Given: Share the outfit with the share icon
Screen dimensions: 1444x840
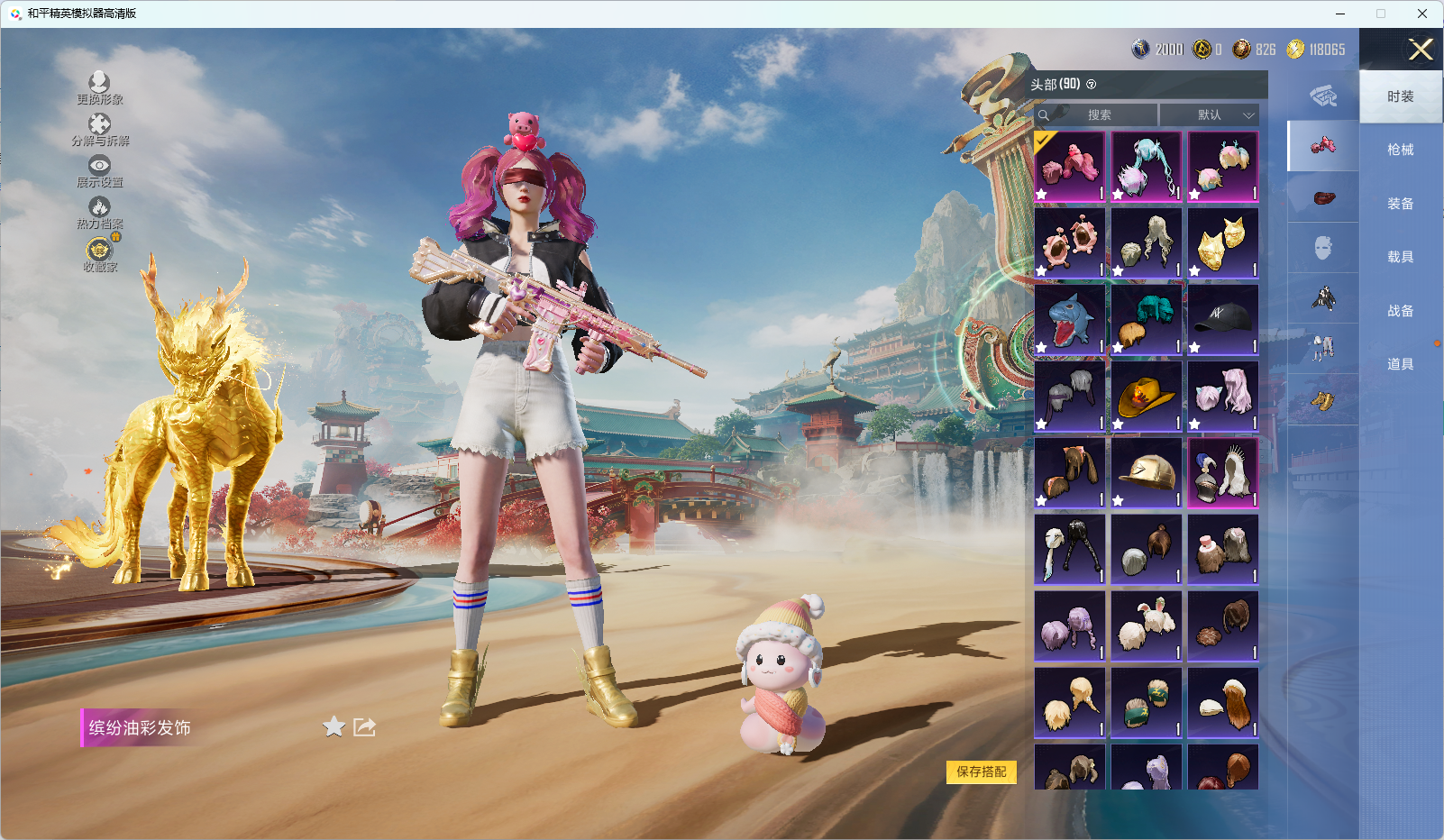Looking at the screenshot, I should tap(364, 726).
